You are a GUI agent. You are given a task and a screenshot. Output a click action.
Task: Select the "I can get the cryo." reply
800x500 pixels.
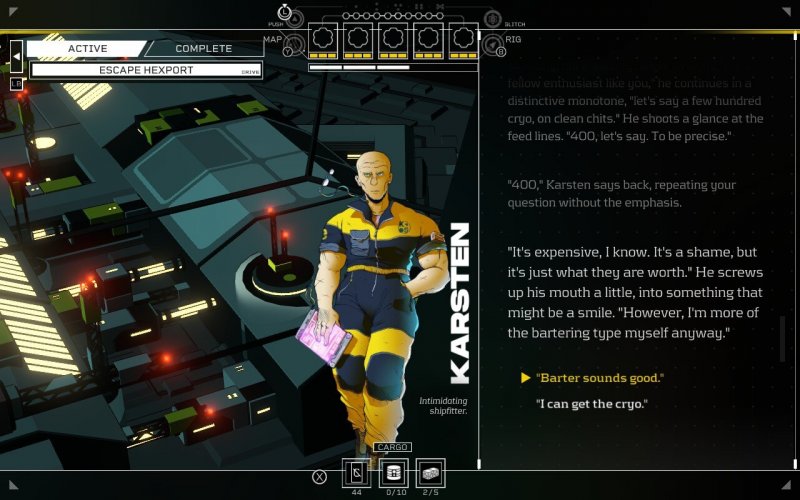click(x=592, y=404)
